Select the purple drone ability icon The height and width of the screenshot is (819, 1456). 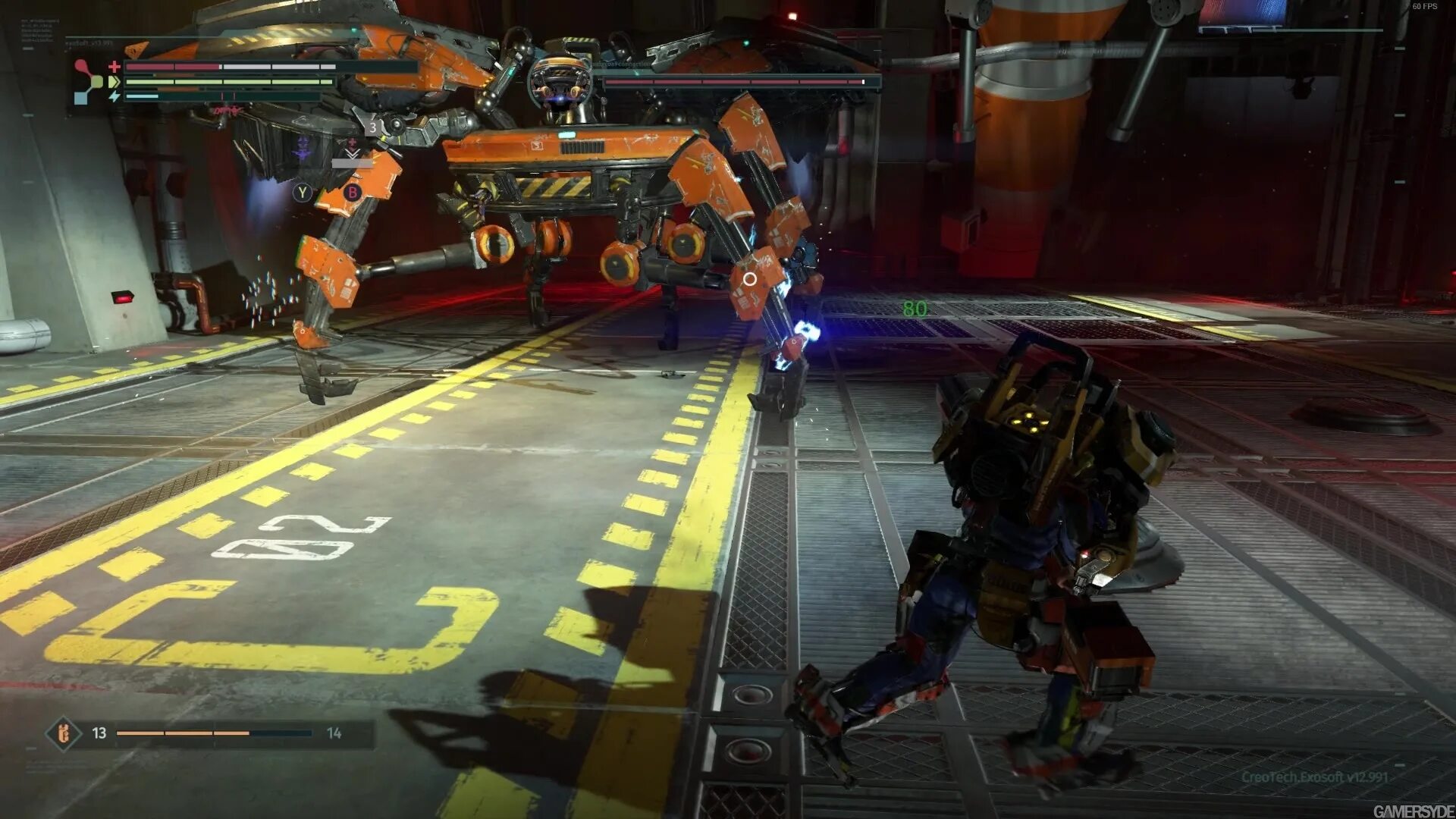303,149
